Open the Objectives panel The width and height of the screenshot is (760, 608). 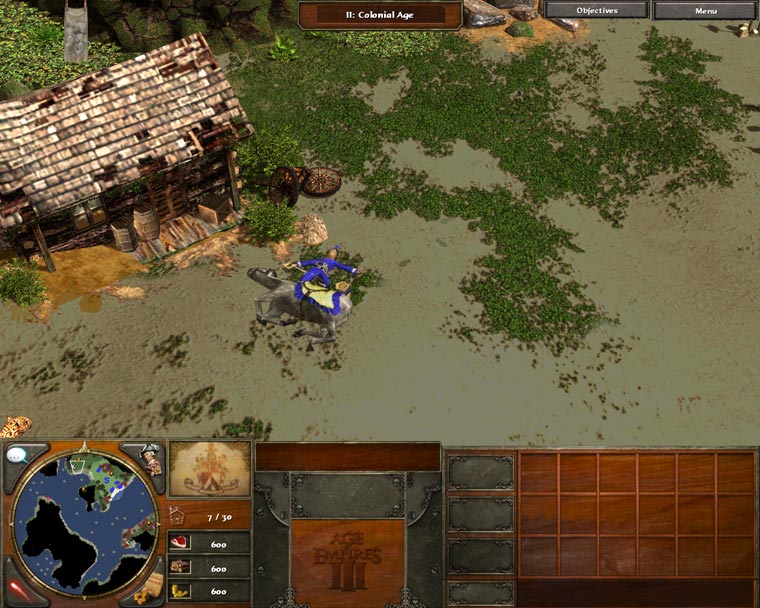(597, 10)
